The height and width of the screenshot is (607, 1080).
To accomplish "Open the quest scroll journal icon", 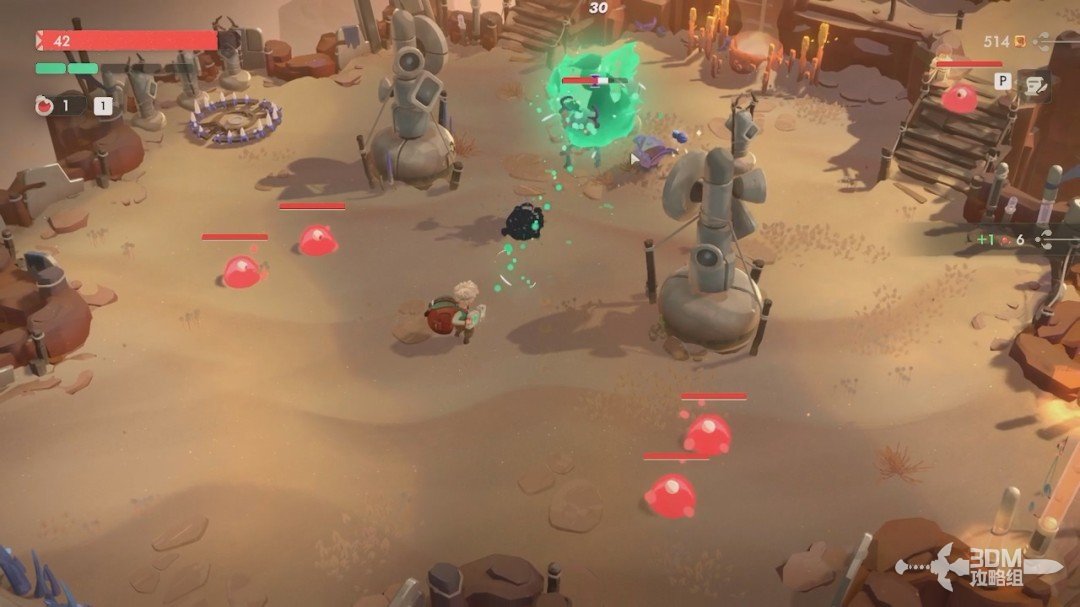I will pyautogui.click(x=1033, y=87).
